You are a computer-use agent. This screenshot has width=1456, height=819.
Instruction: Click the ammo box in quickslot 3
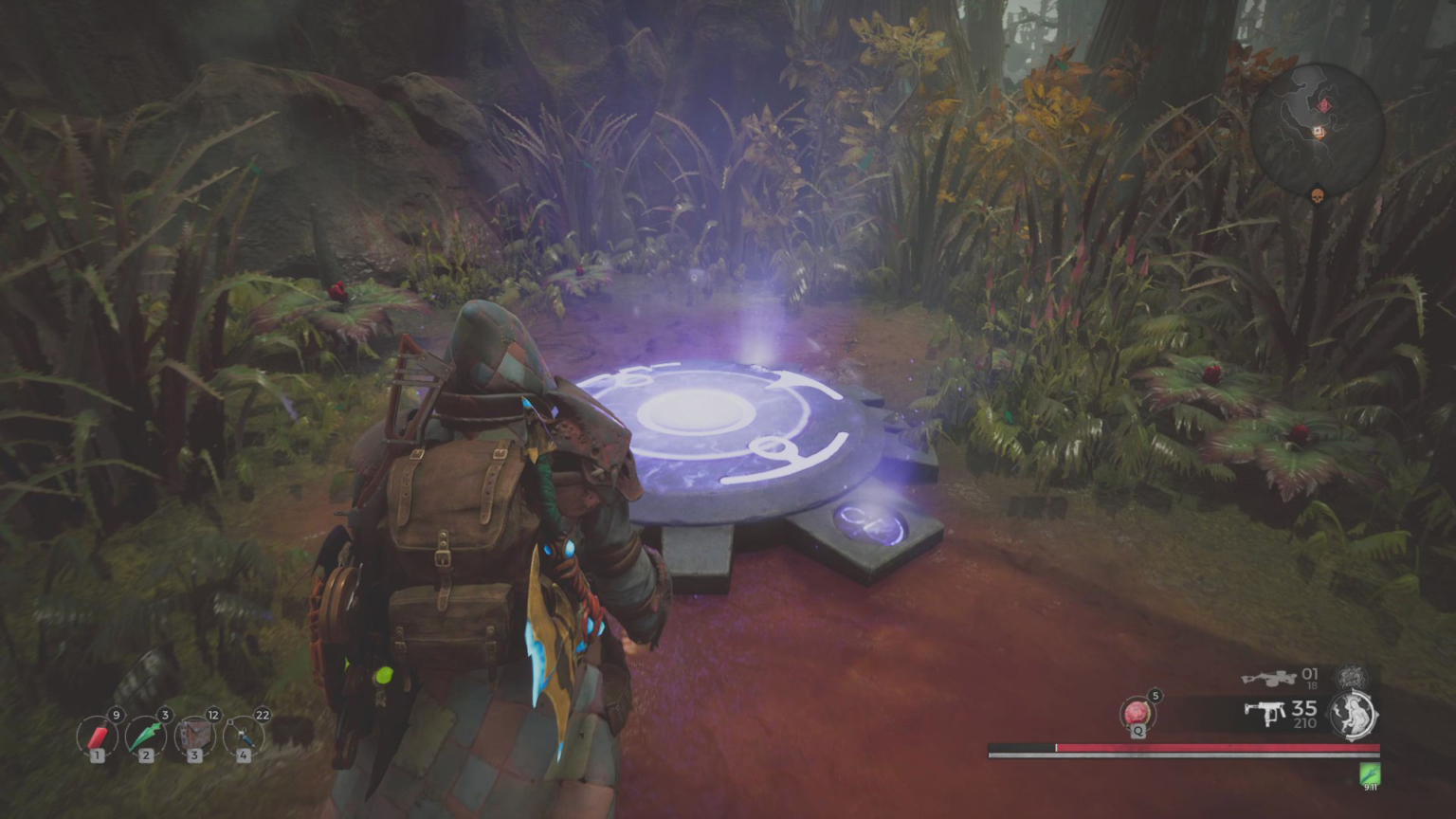[194, 735]
